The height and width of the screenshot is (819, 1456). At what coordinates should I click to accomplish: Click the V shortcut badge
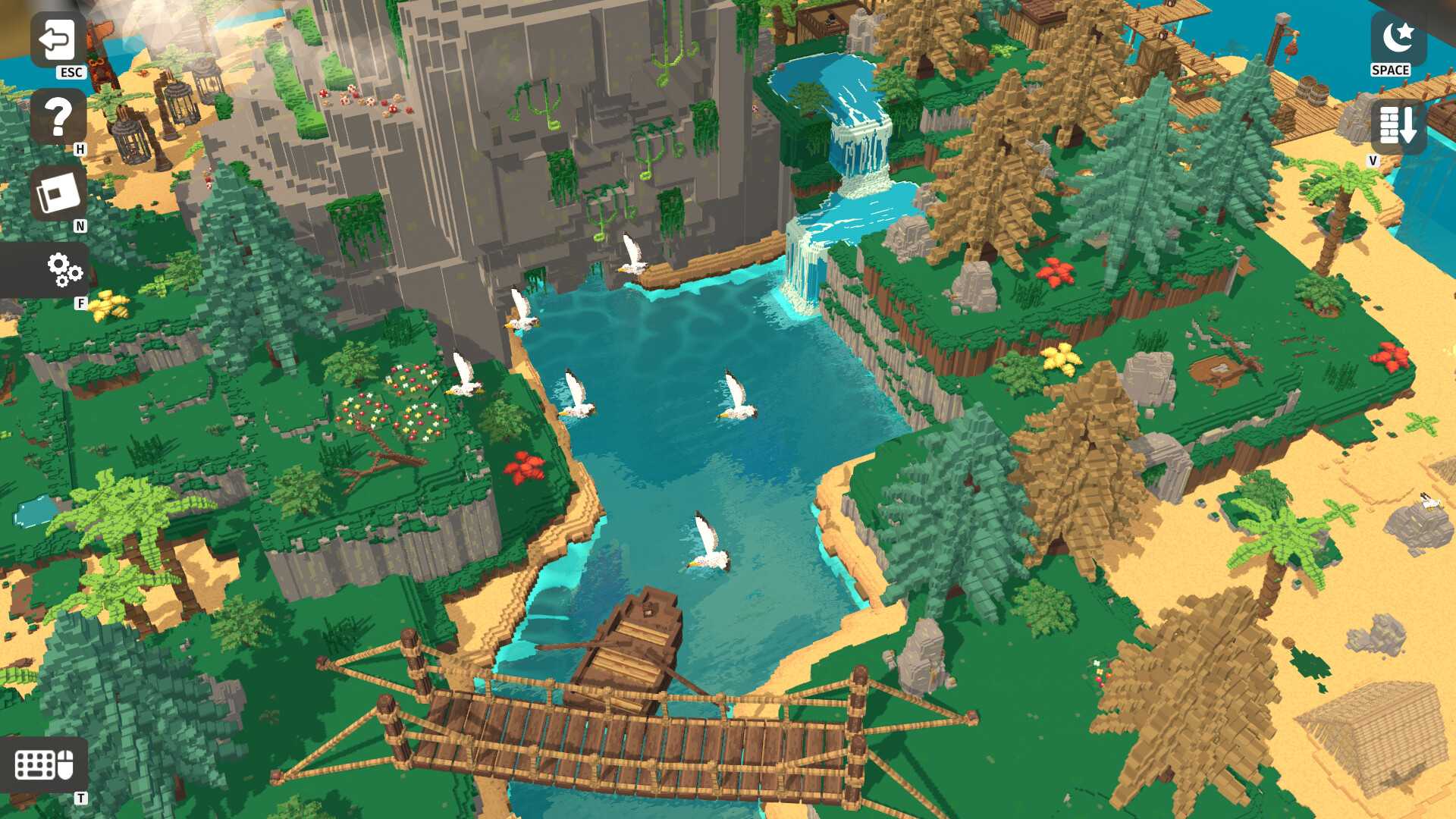(1373, 160)
